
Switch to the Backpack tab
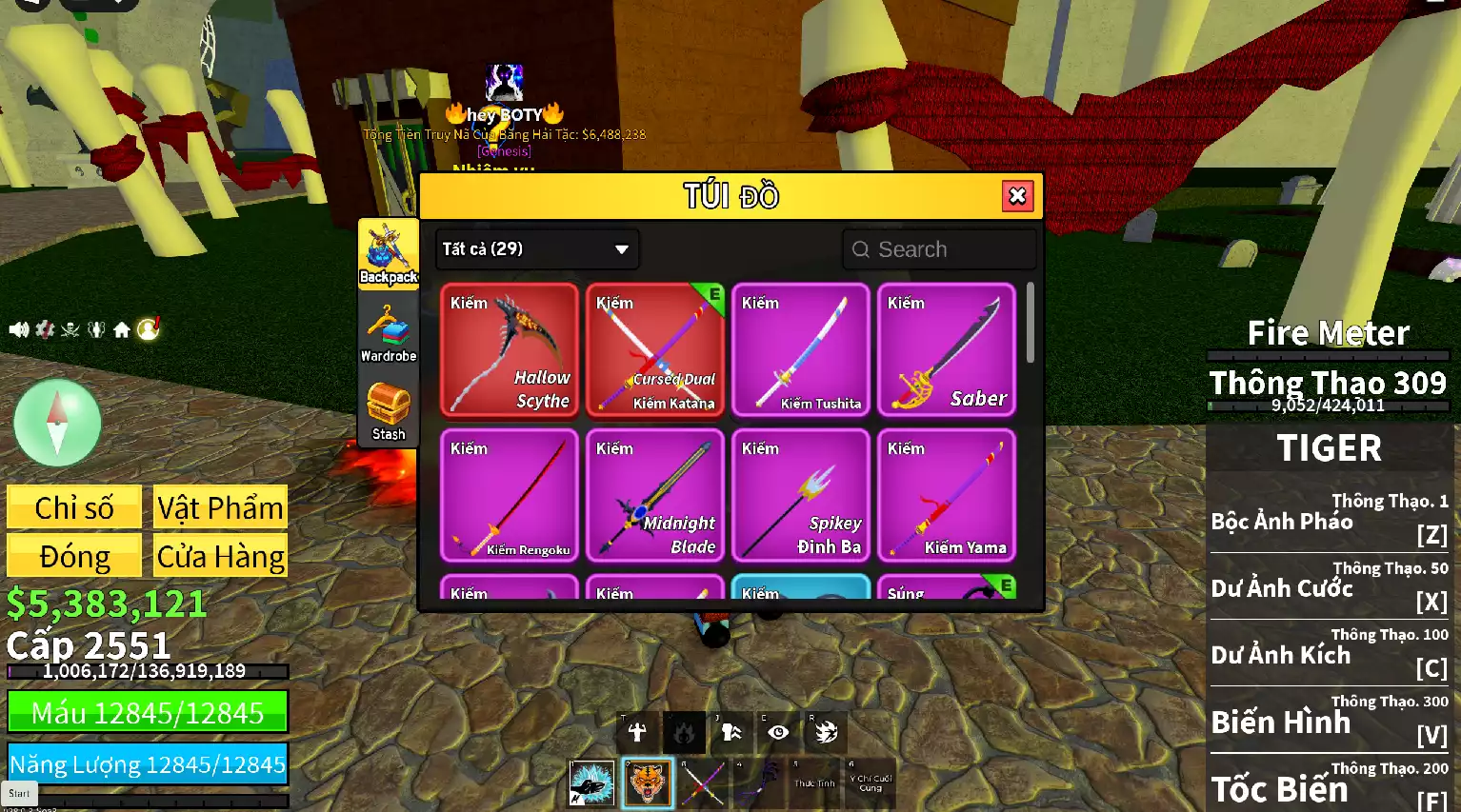(x=389, y=253)
